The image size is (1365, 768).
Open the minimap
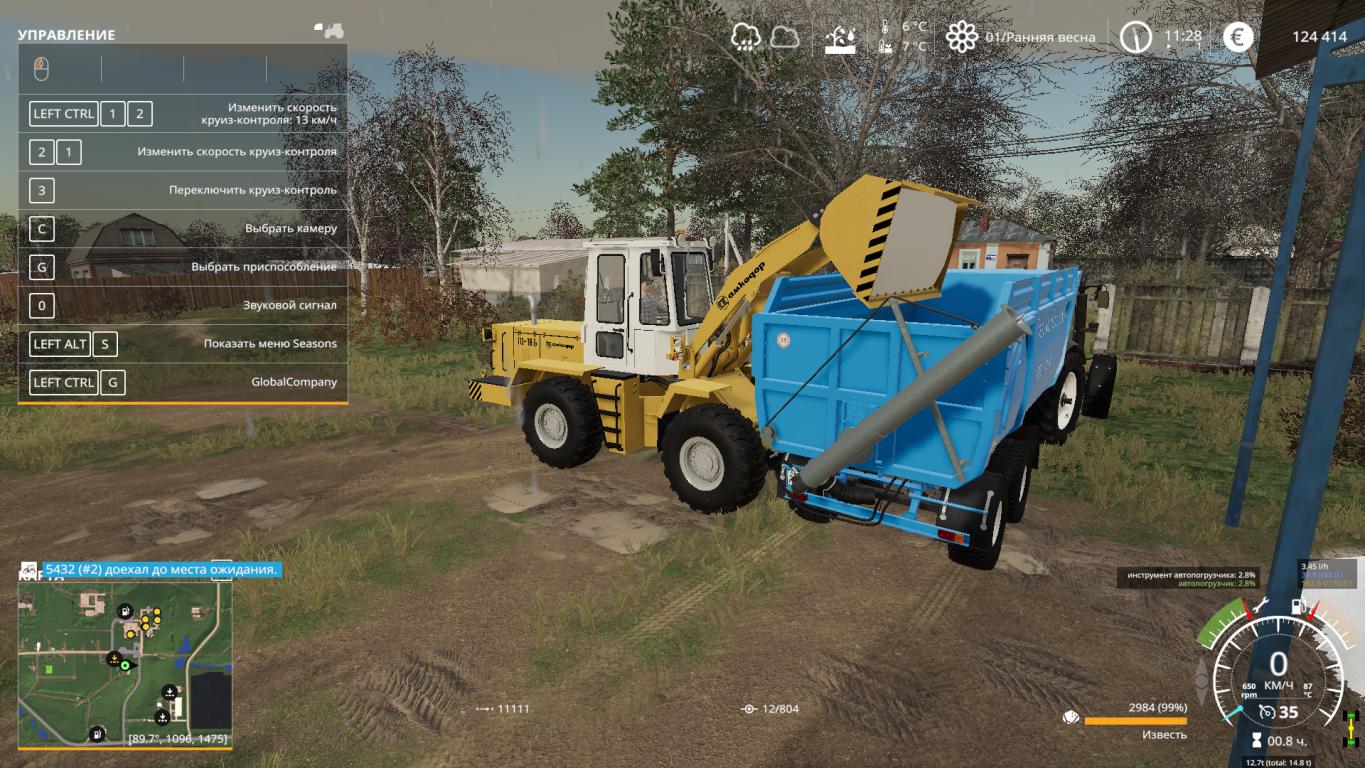pos(125,664)
